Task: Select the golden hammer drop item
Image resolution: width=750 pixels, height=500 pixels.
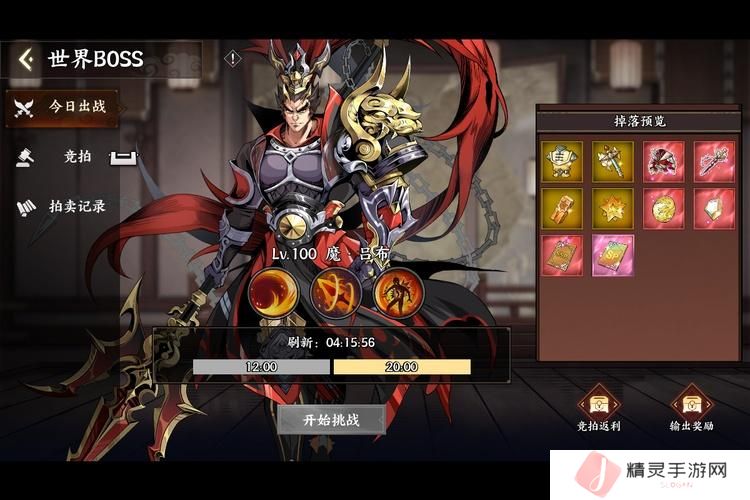Action: pyautogui.click(x=611, y=160)
